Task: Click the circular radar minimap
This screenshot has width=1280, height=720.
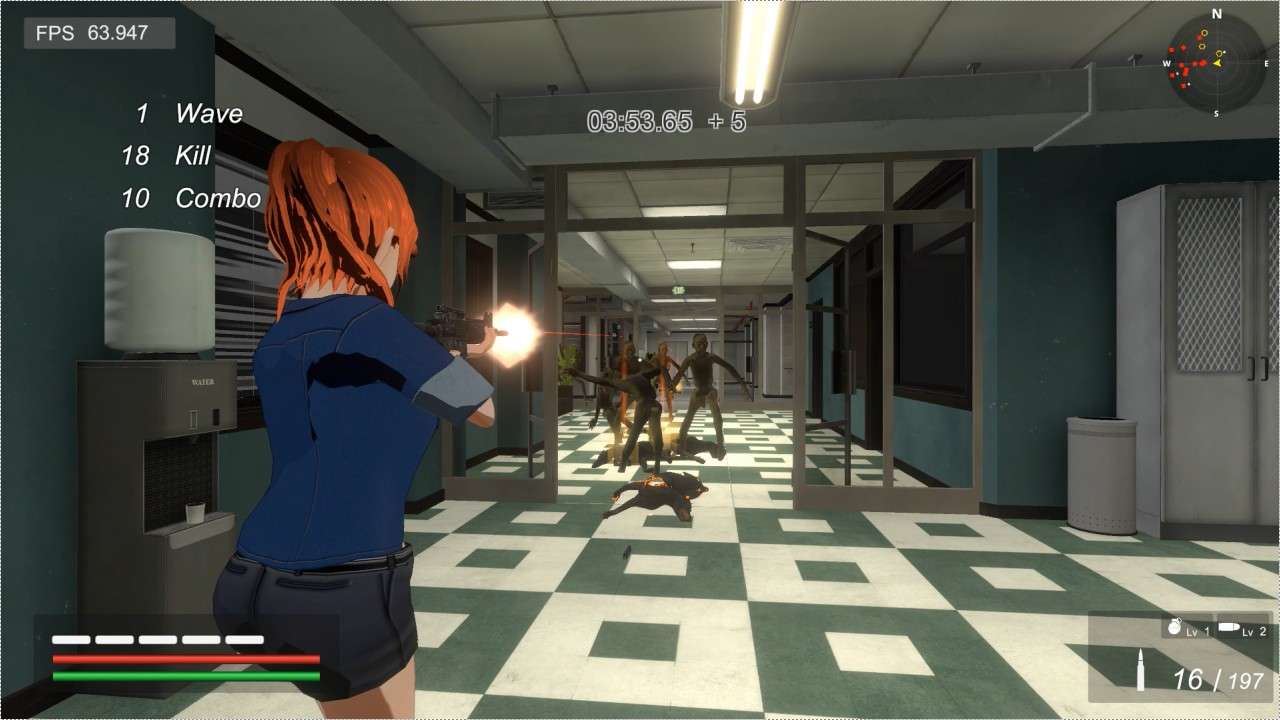Action: coord(1216,63)
